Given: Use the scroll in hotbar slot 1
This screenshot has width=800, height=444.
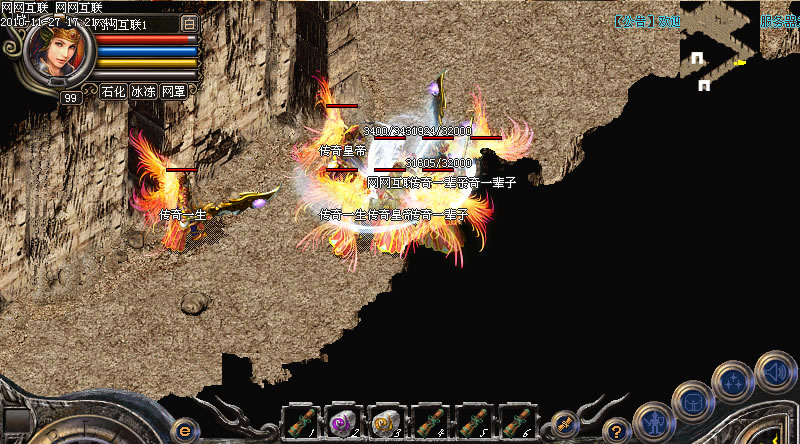Looking at the screenshot, I should coord(300,420).
